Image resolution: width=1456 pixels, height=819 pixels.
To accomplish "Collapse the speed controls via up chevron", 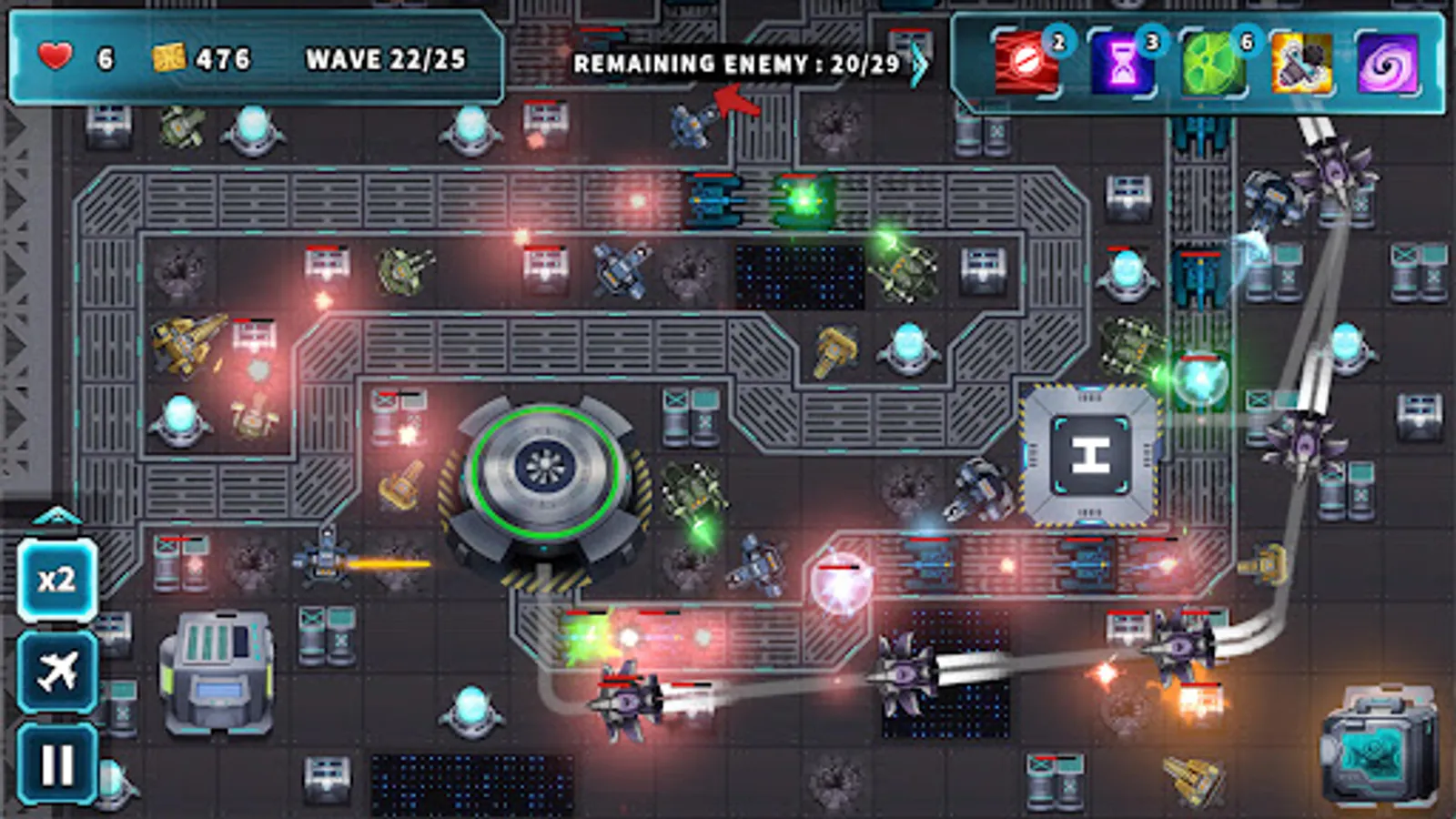I will [56, 515].
